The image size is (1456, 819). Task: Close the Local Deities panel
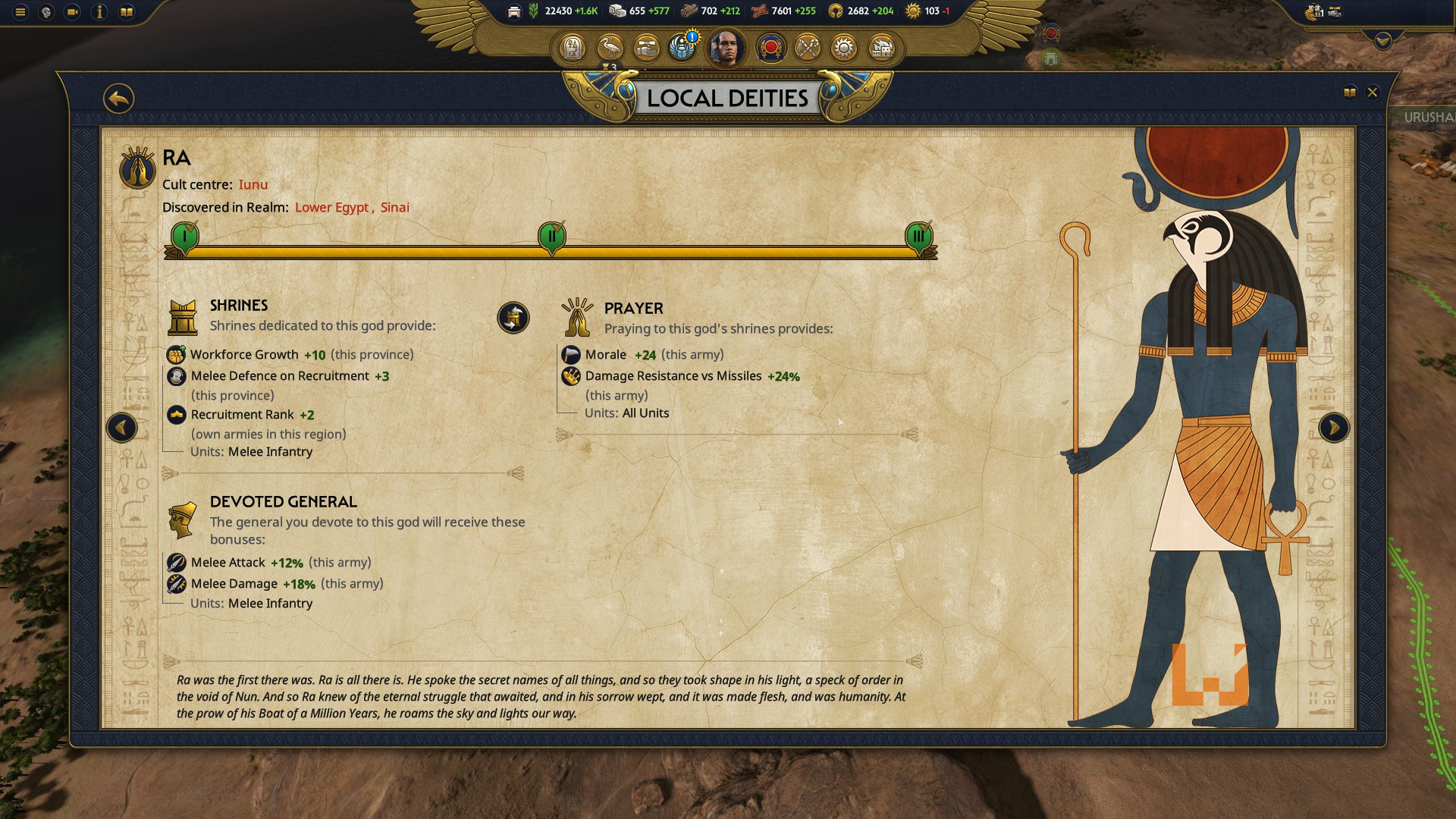pos(1372,93)
